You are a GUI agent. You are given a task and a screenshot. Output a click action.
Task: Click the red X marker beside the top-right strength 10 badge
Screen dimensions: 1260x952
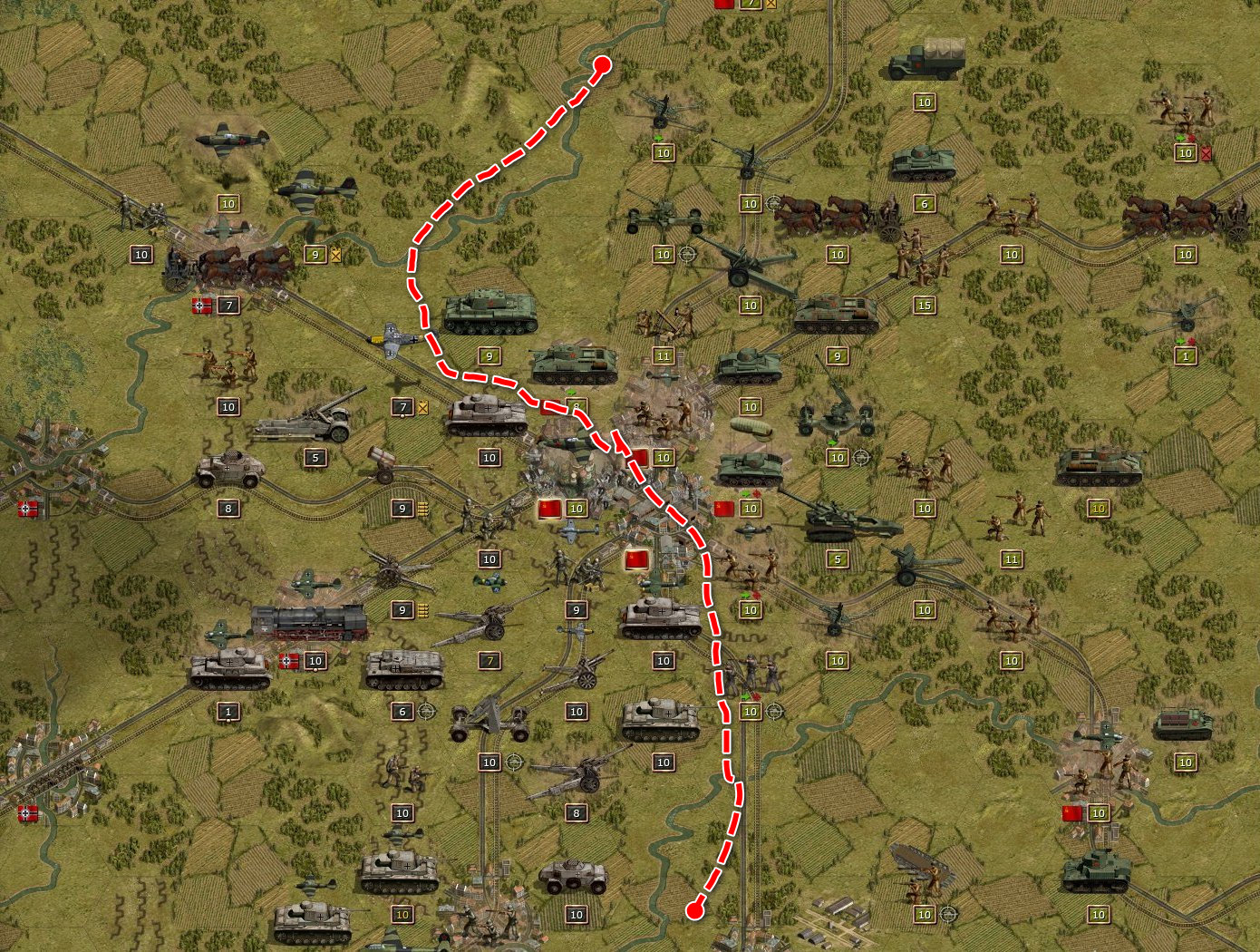[x=1206, y=154]
